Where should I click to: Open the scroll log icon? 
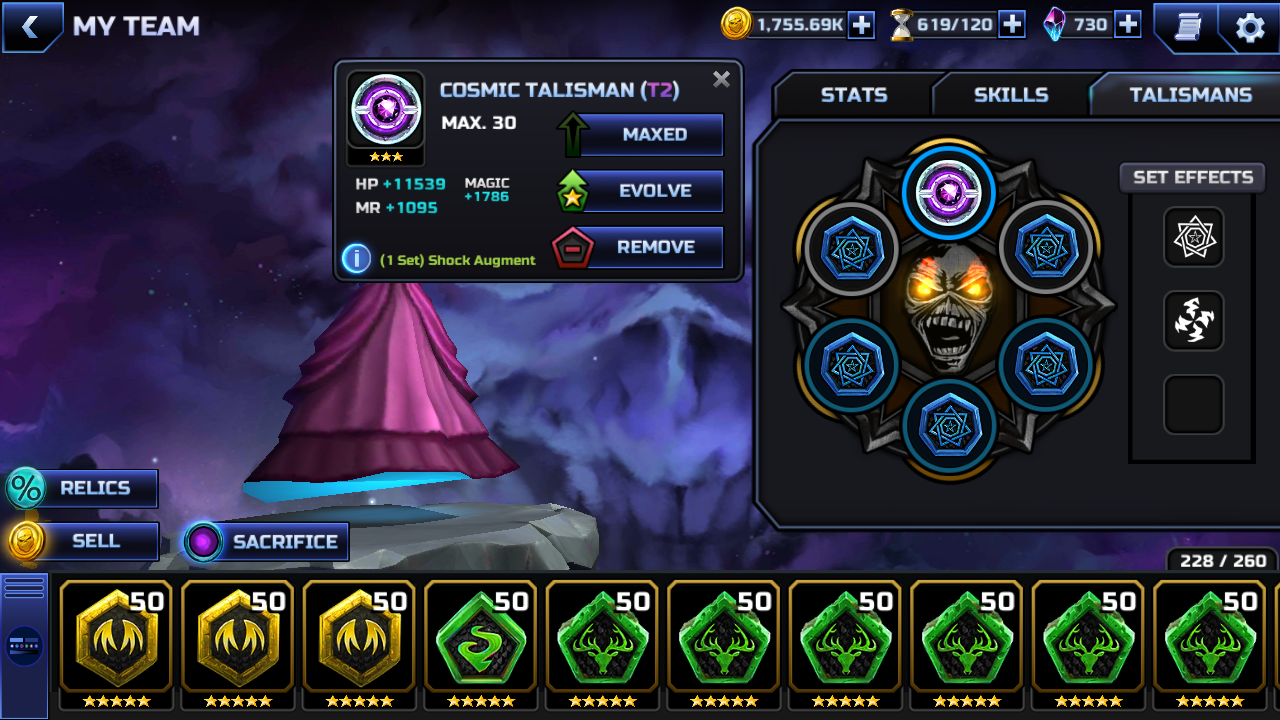point(1187,28)
